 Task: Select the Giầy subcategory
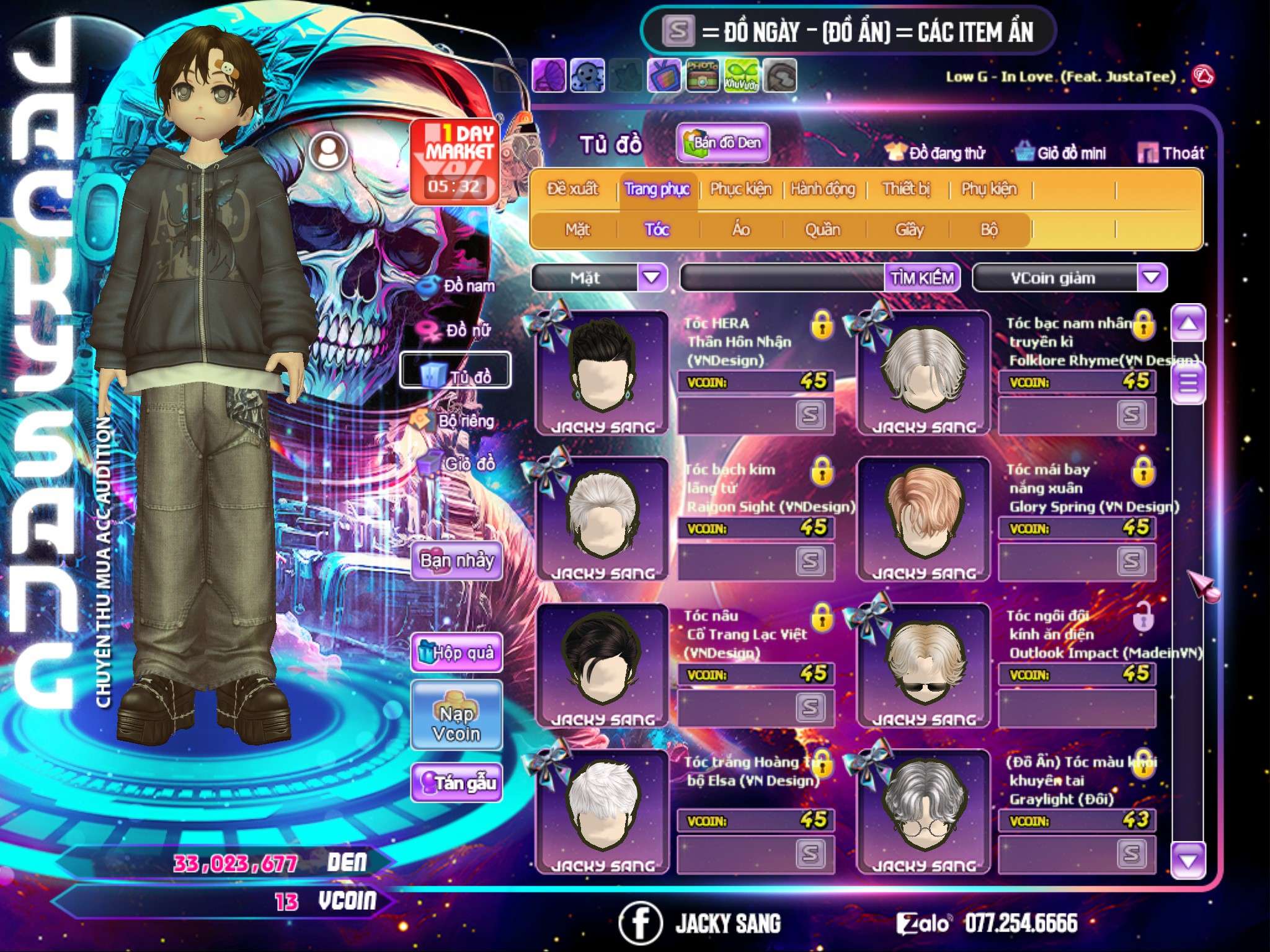coord(909,230)
